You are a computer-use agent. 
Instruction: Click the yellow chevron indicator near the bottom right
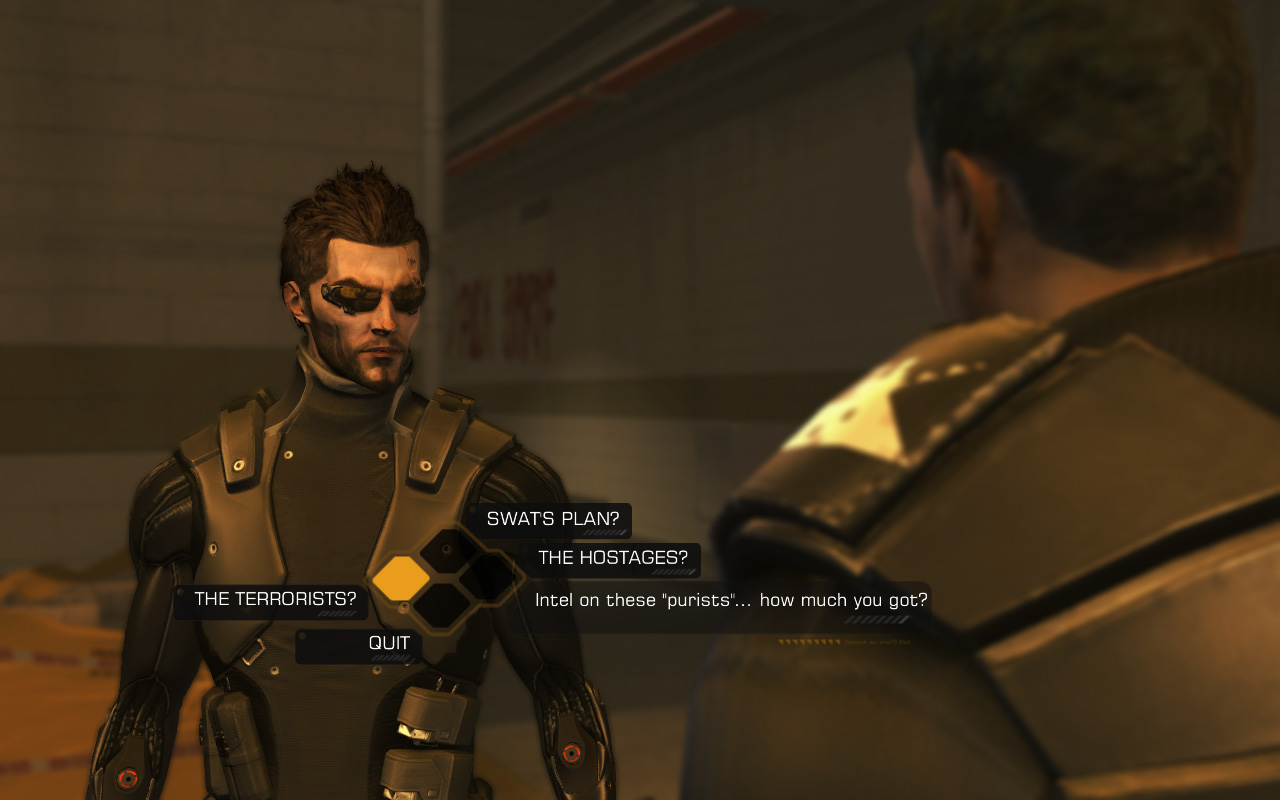tap(809, 642)
